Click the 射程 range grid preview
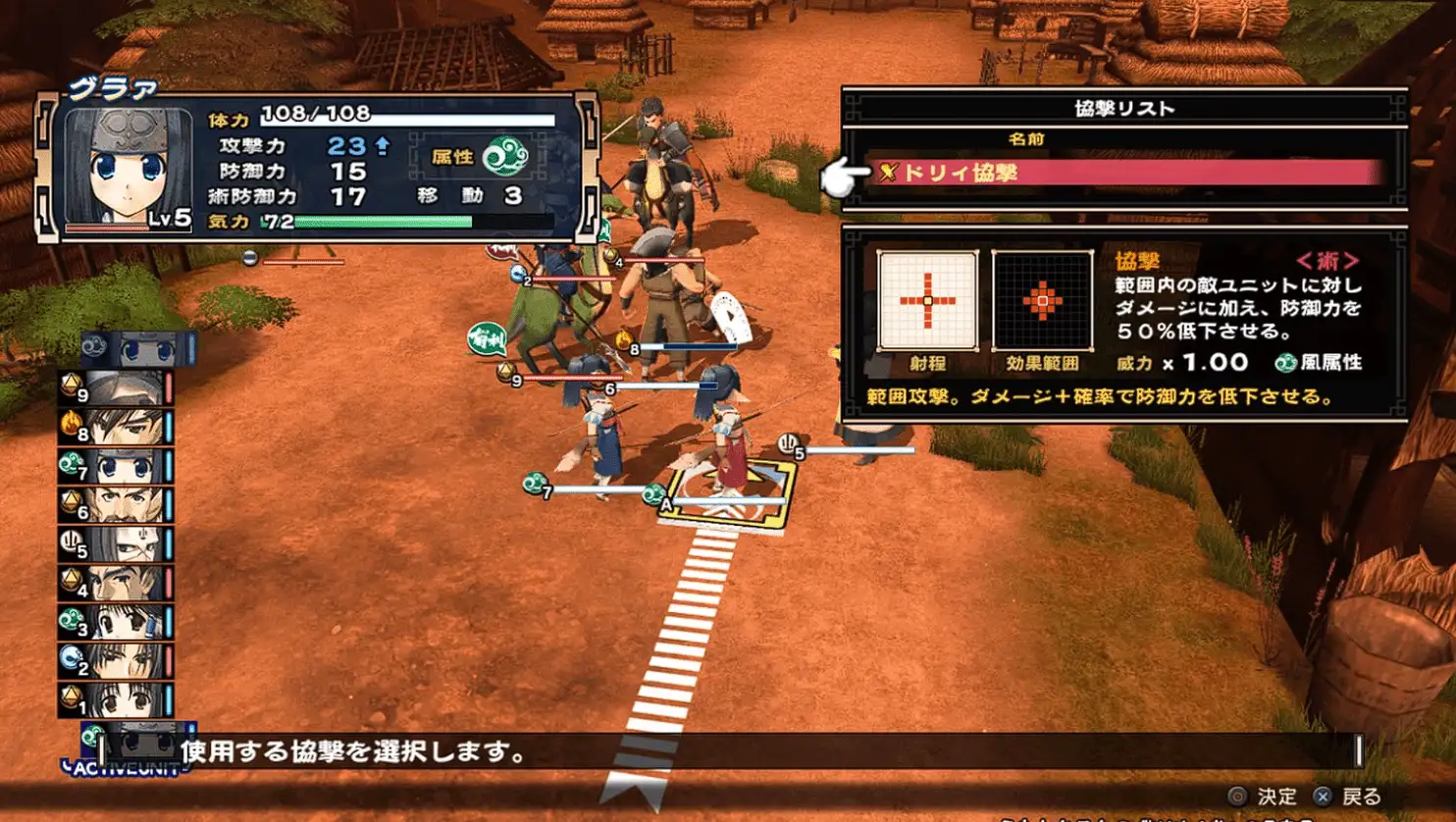The height and width of the screenshot is (822, 1456). (x=927, y=300)
